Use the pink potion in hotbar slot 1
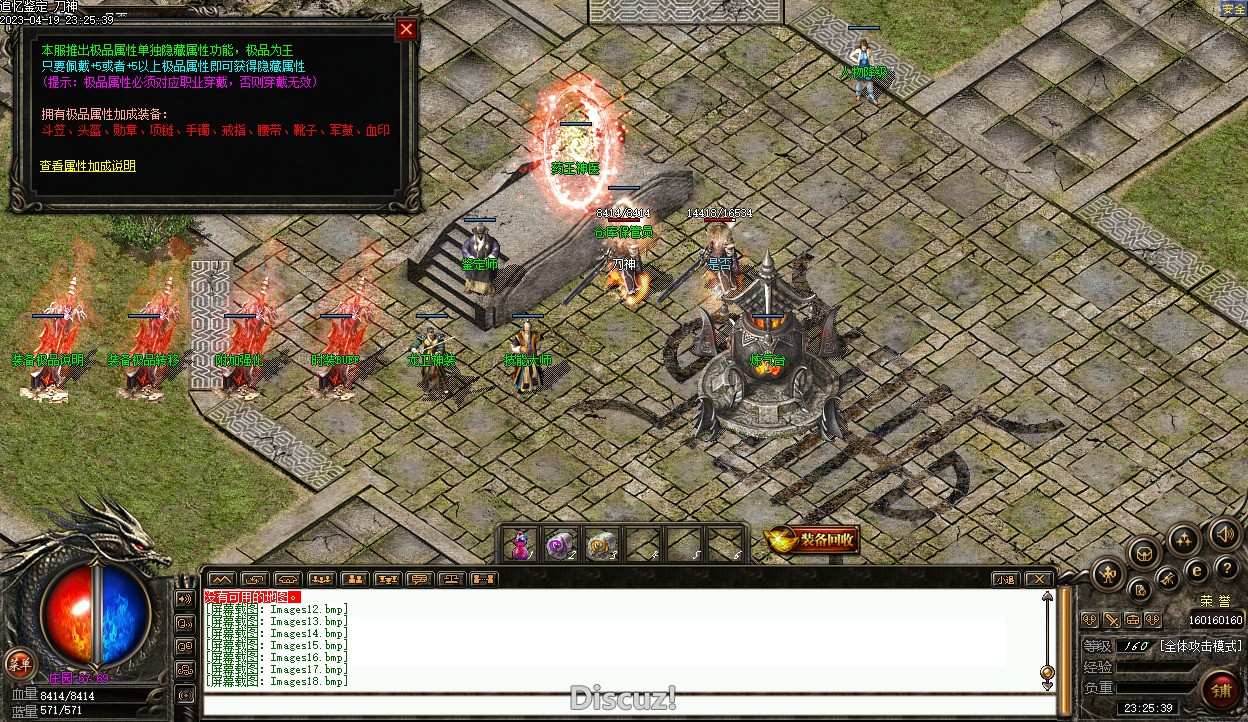 coord(519,545)
